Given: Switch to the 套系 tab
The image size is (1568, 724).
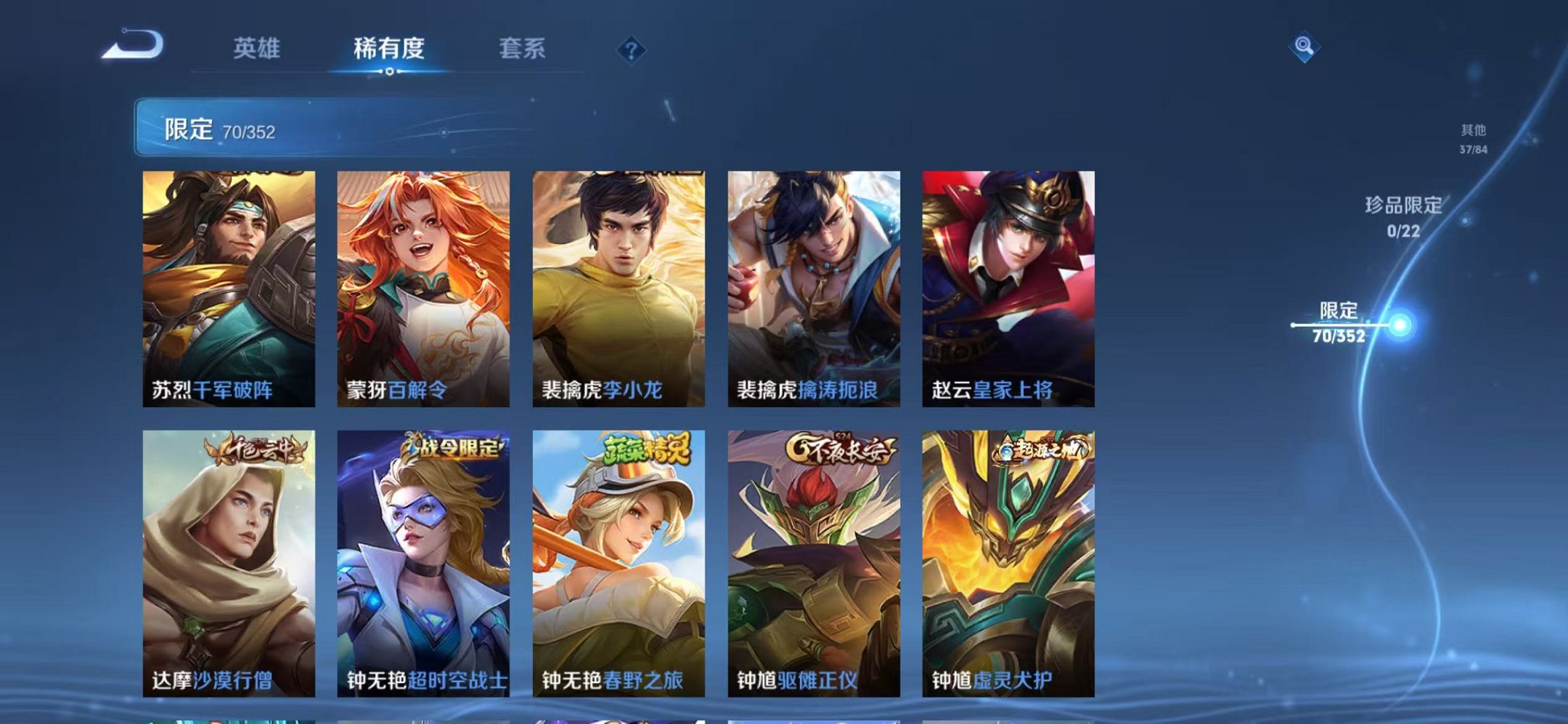Looking at the screenshot, I should pos(524,49).
